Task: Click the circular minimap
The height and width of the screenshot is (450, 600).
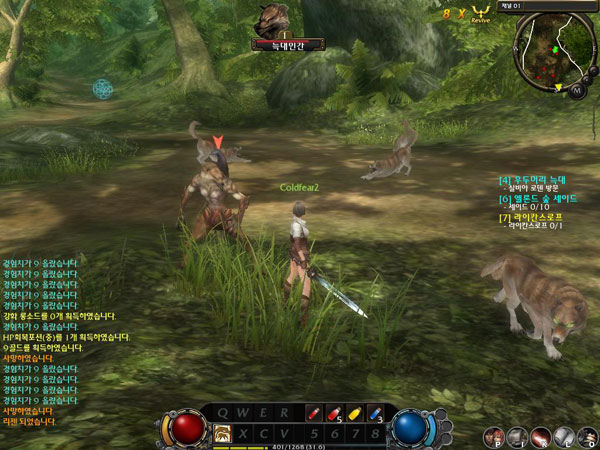Action: 550,50
